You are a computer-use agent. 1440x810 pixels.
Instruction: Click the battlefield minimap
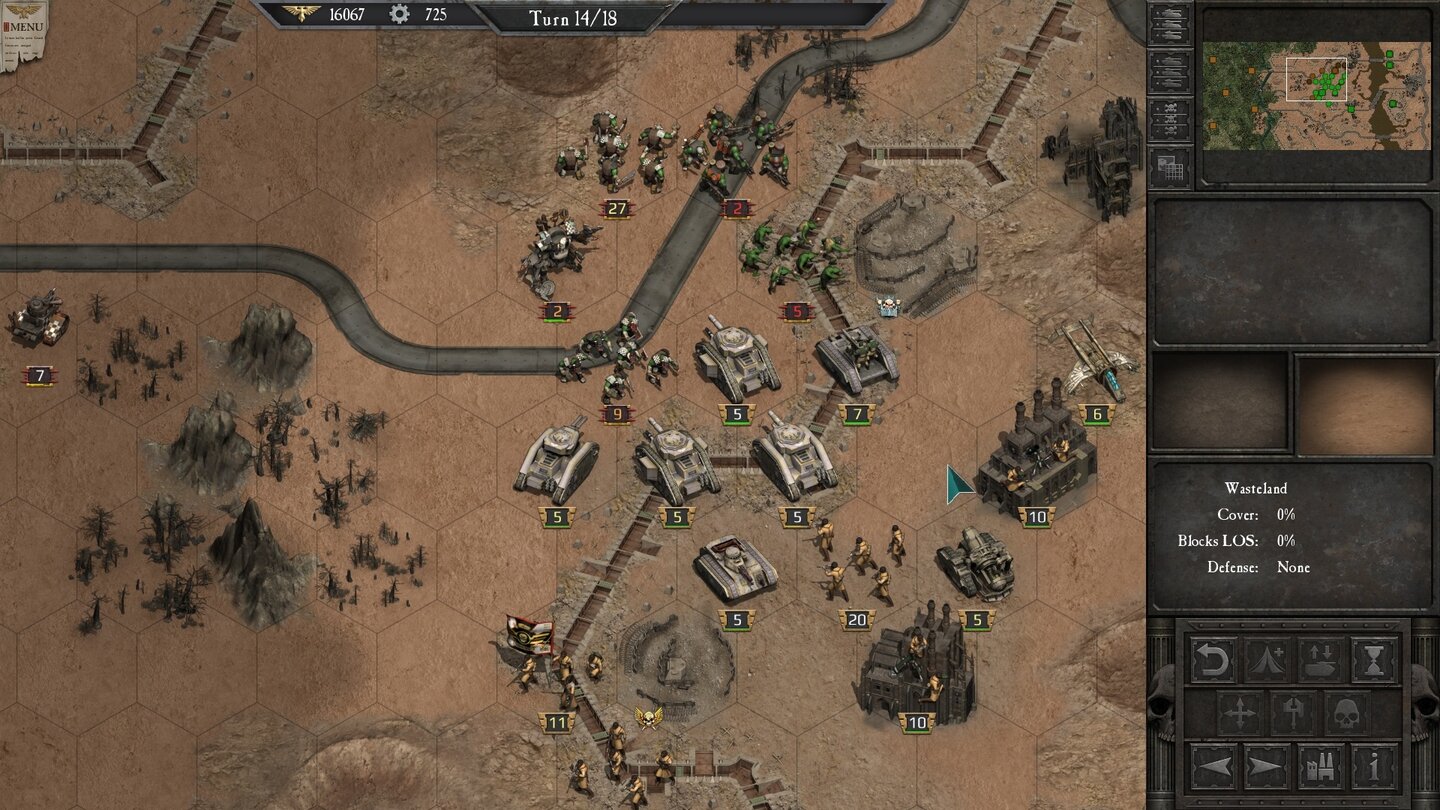(1316, 95)
